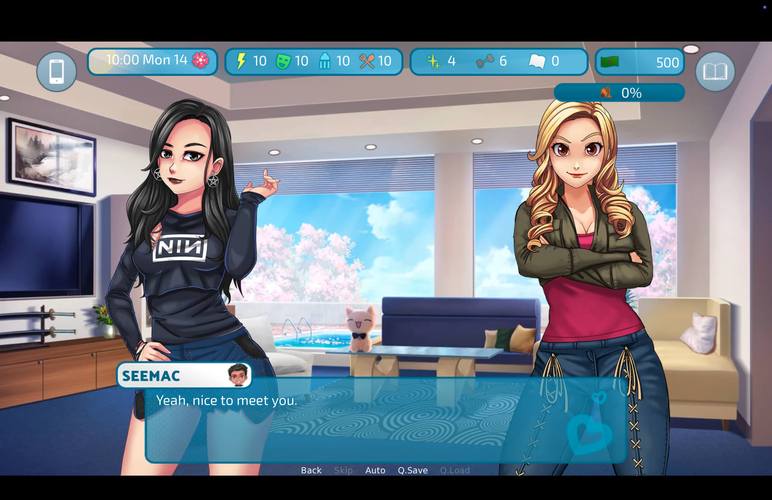Skip the dialogue text
The image size is (772, 500).
point(343,470)
